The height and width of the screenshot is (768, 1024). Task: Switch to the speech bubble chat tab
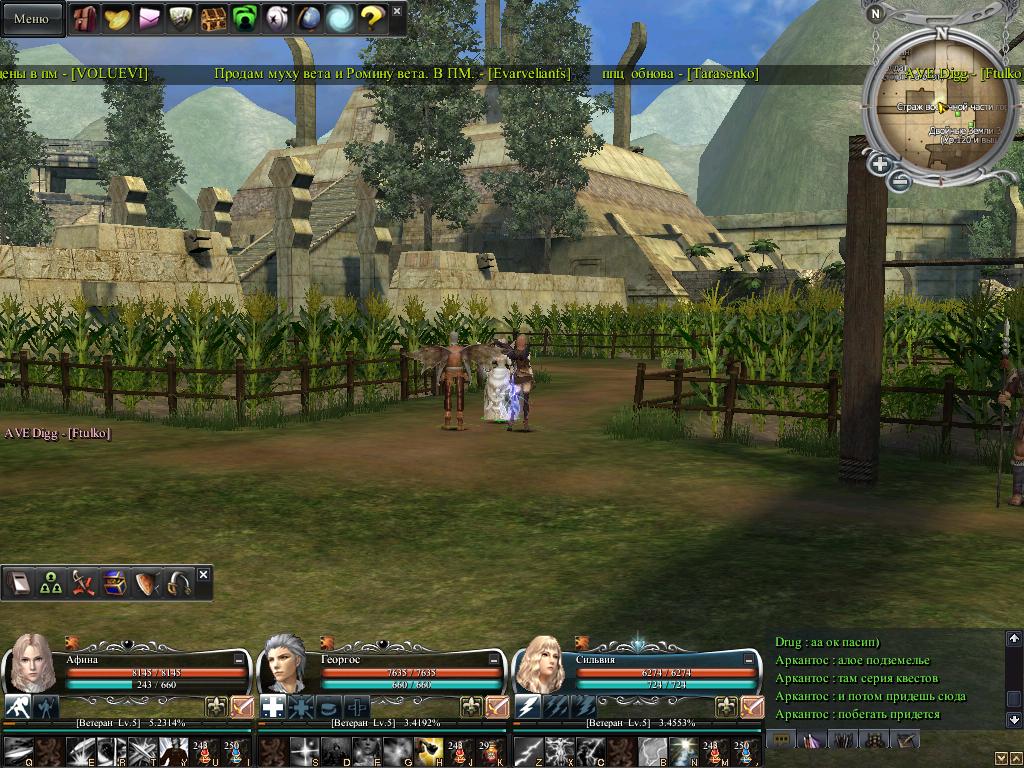pyautogui.click(x=781, y=739)
